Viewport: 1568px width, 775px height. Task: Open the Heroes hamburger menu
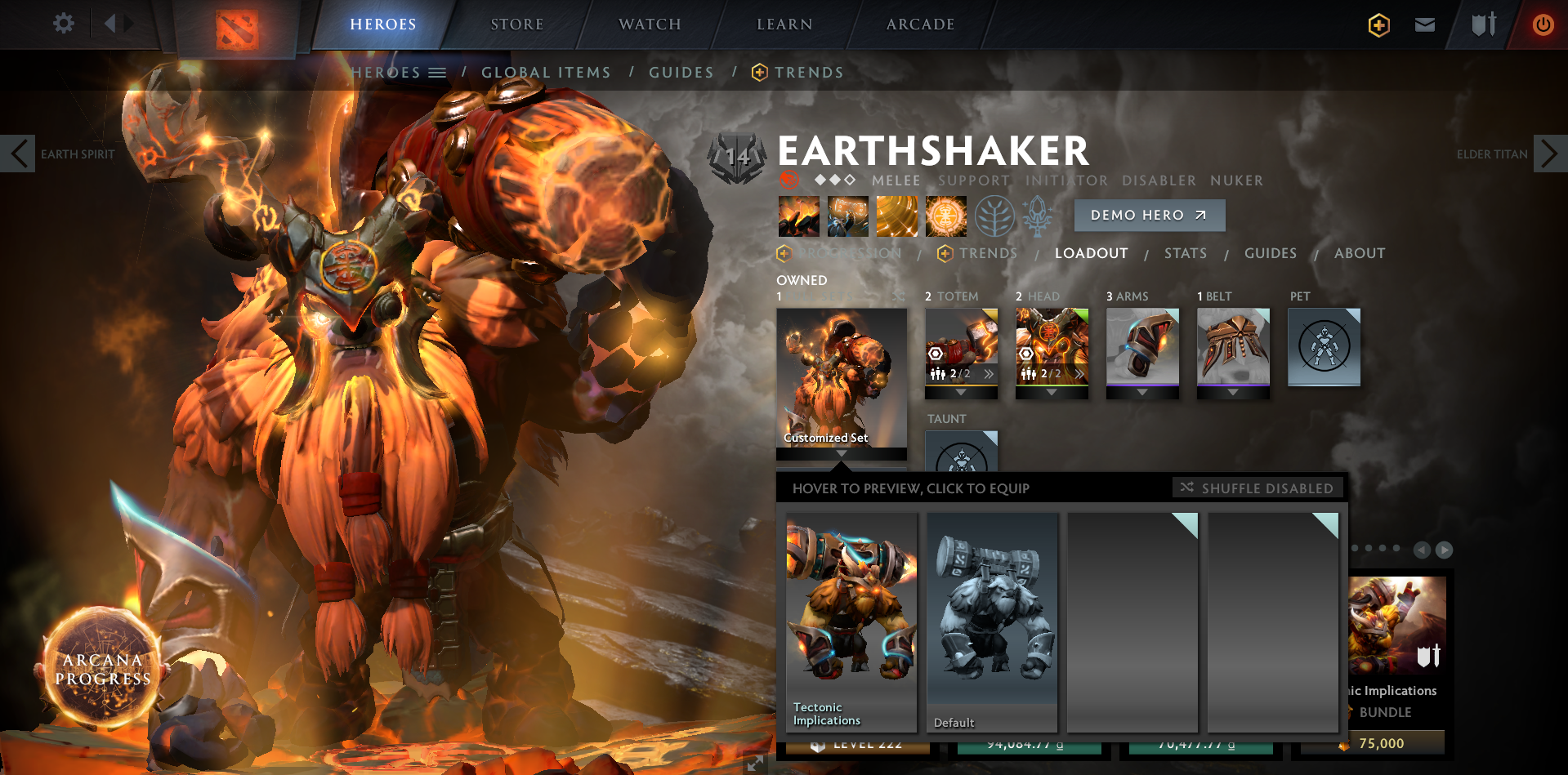pyautogui.click(x=439, y=72)
